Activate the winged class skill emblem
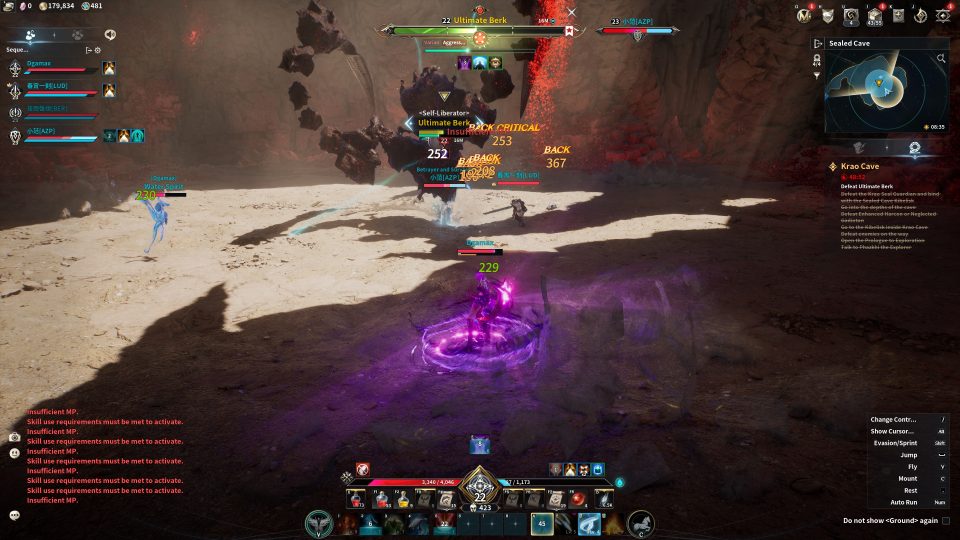 (320, 523)
